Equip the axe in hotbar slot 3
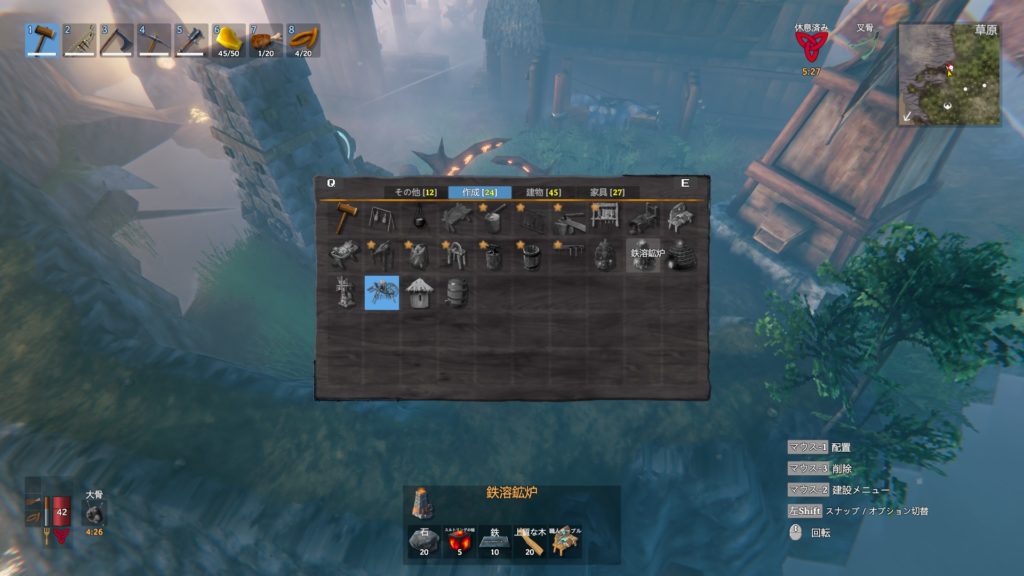 (x=116, y=40)
